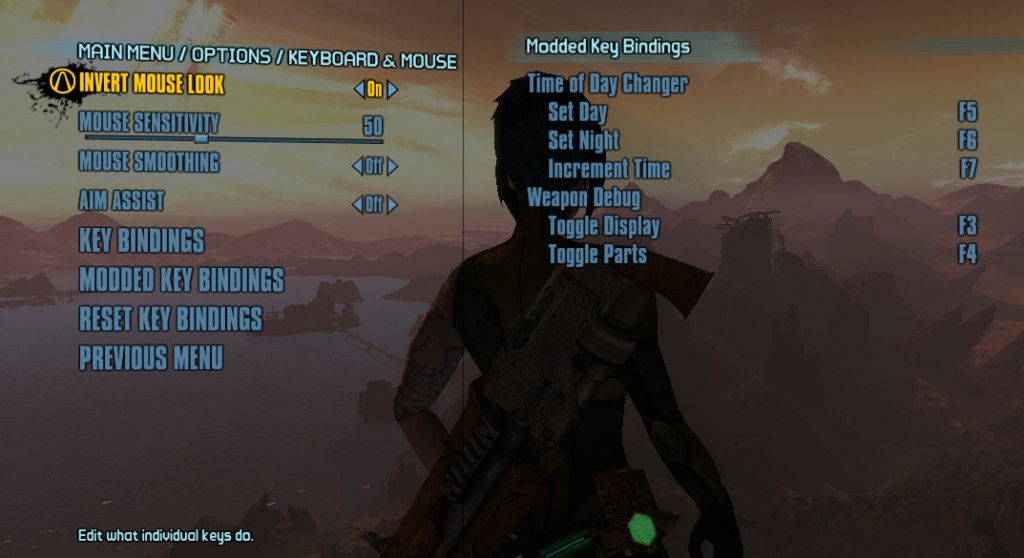Return to the Previous Menu
This screenshot has height=558, width=1024.
(x=151, y=358)
